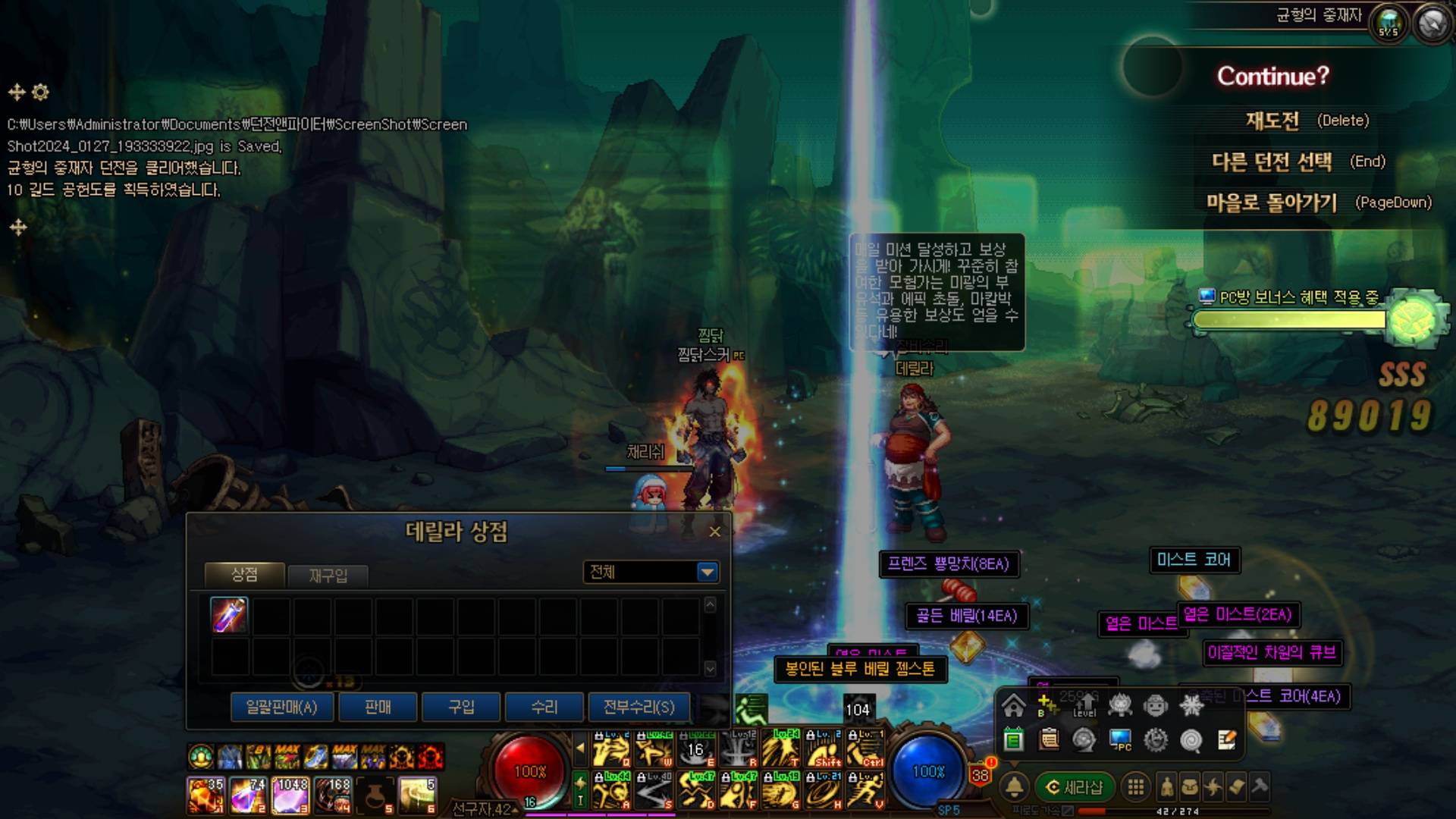1456x819 pixels.
Task: Select the potion item in shop
Action: 229,615
